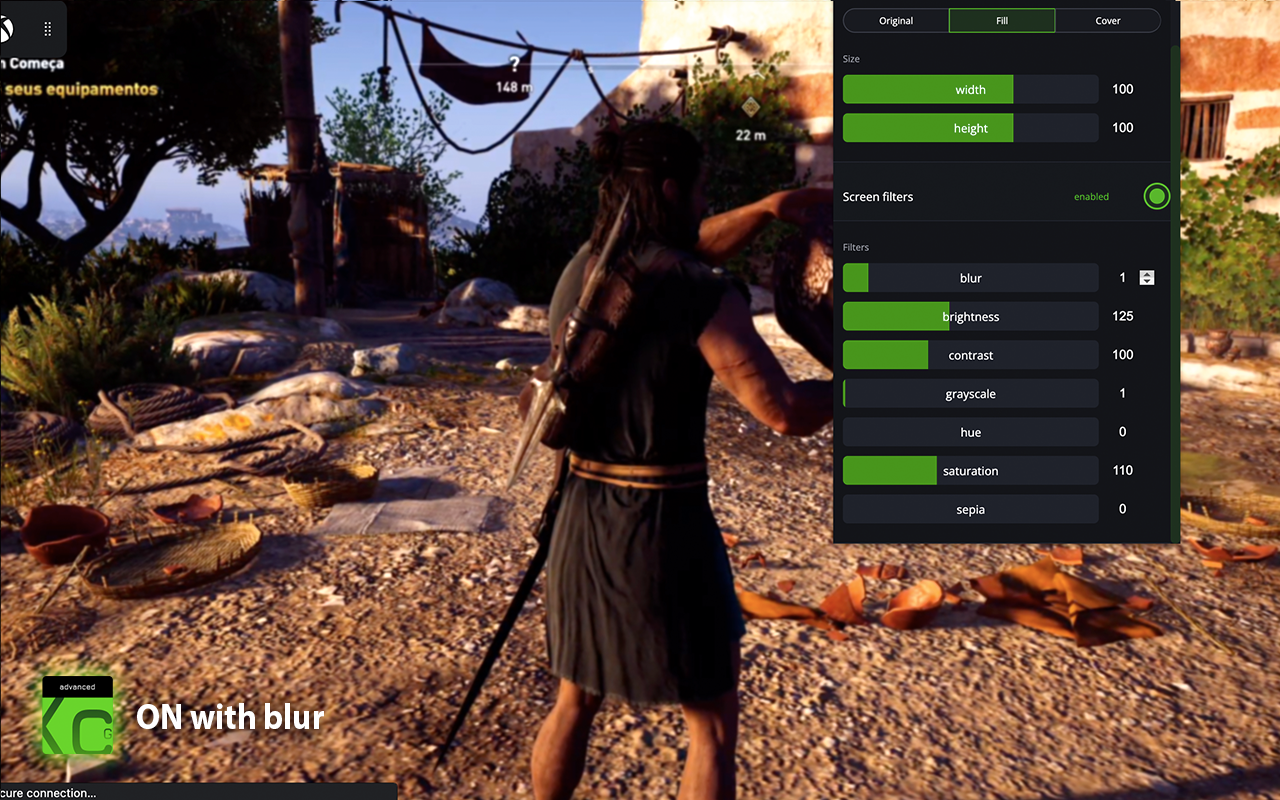Screen dimensions: 1280x800
Task: Set the blur filter slider
Action: coord(970,278)
